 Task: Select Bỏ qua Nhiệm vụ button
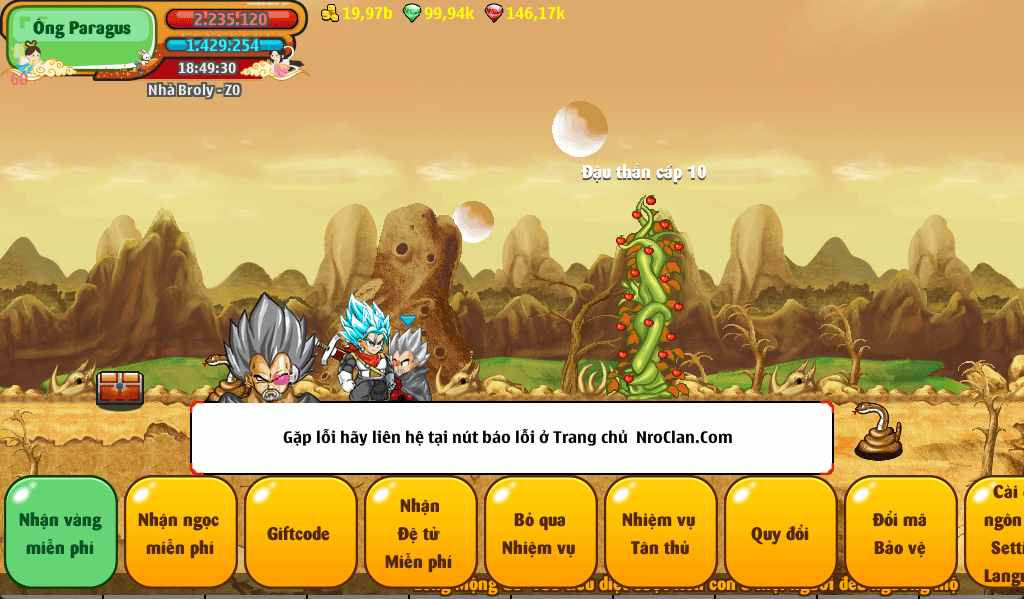(540, 533)
